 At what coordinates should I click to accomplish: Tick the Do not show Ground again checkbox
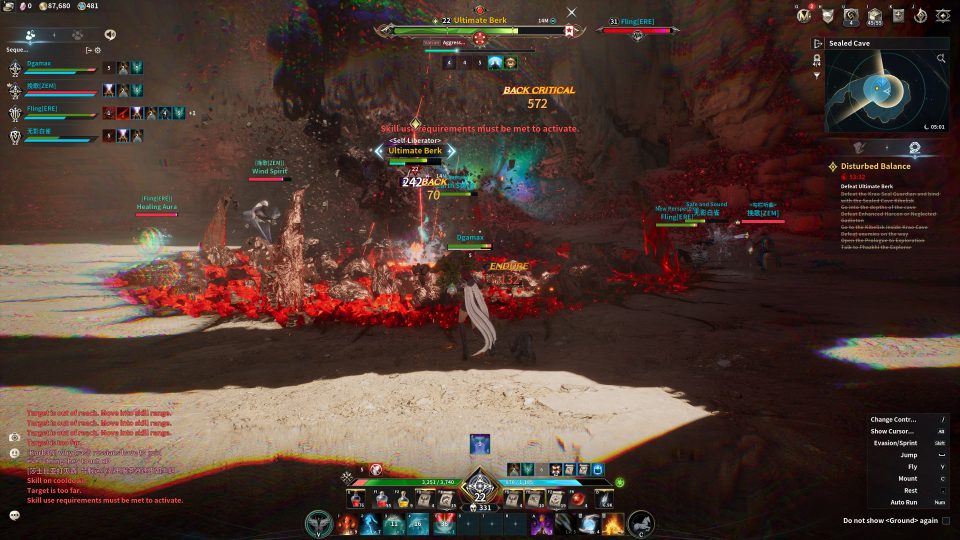(x=946, y=520)
